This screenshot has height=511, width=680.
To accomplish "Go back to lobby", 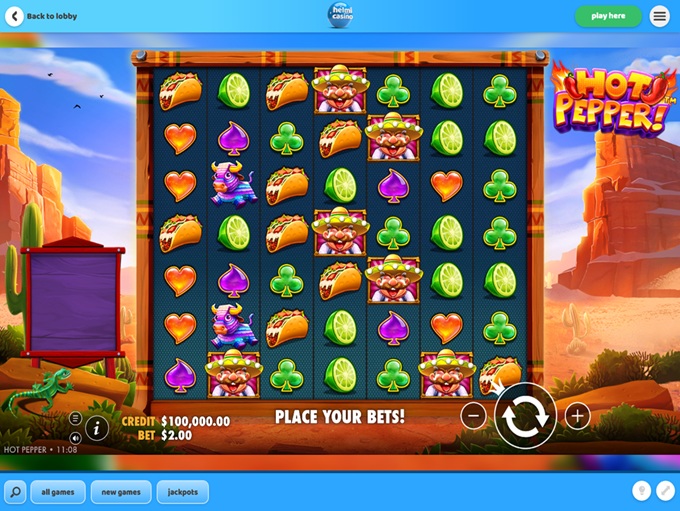I will [x=42, y=16].
